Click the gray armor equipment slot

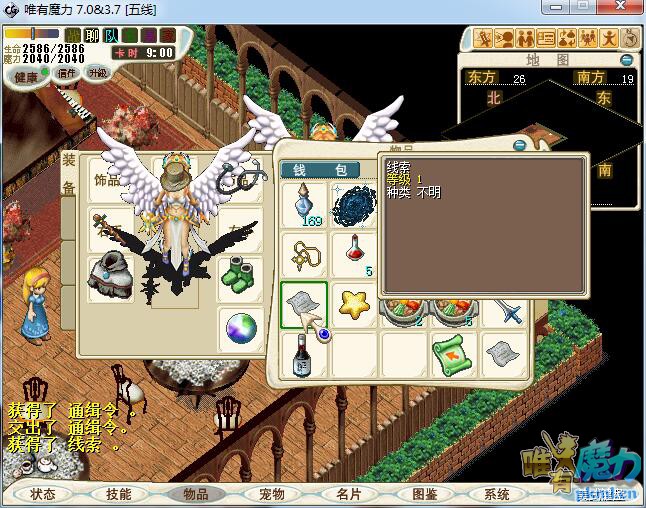point(108,275)
